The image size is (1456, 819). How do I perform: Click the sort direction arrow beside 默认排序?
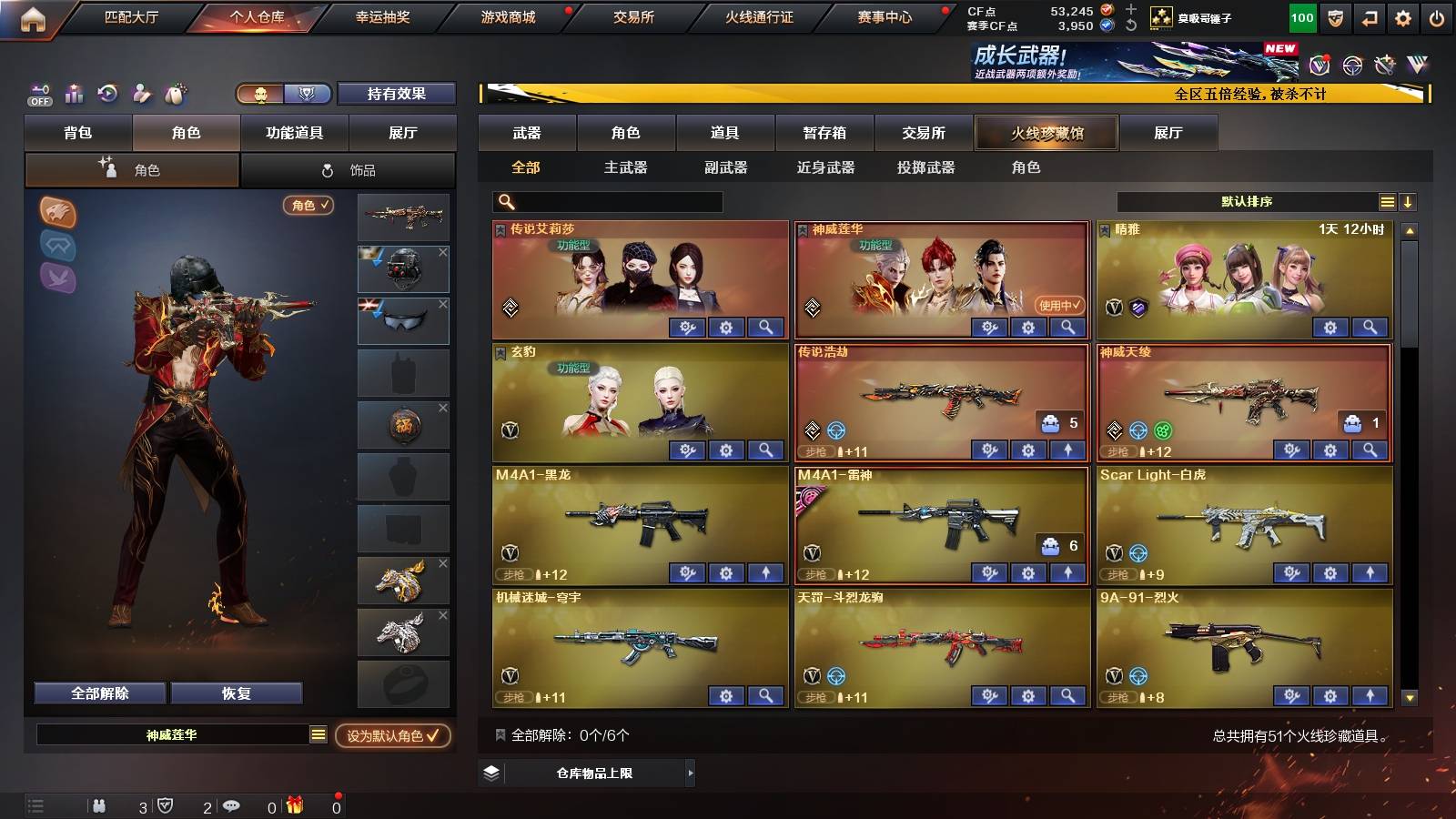pos(1408,201)
